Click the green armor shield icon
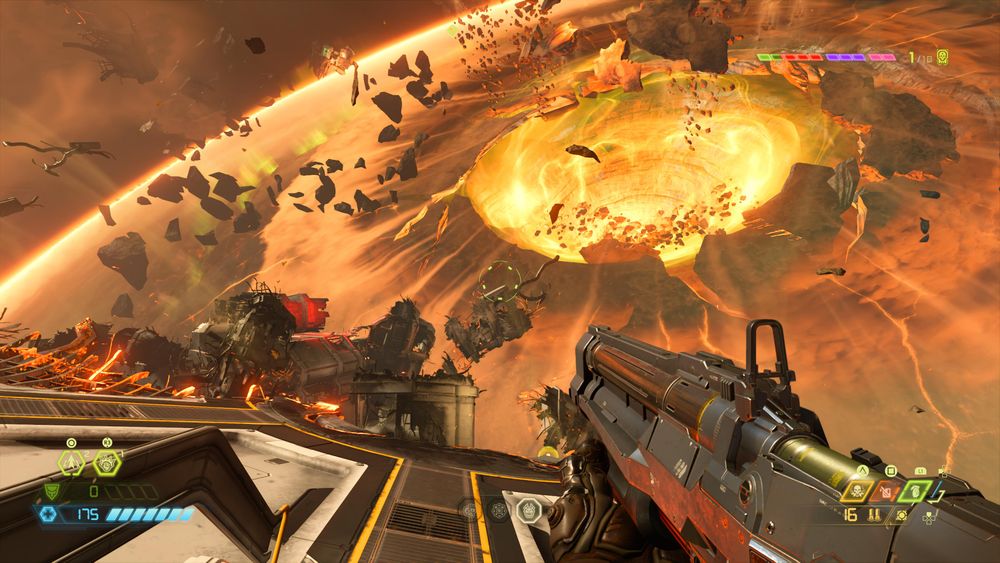This screenshot has height=563, width=1000. [52, 491]
